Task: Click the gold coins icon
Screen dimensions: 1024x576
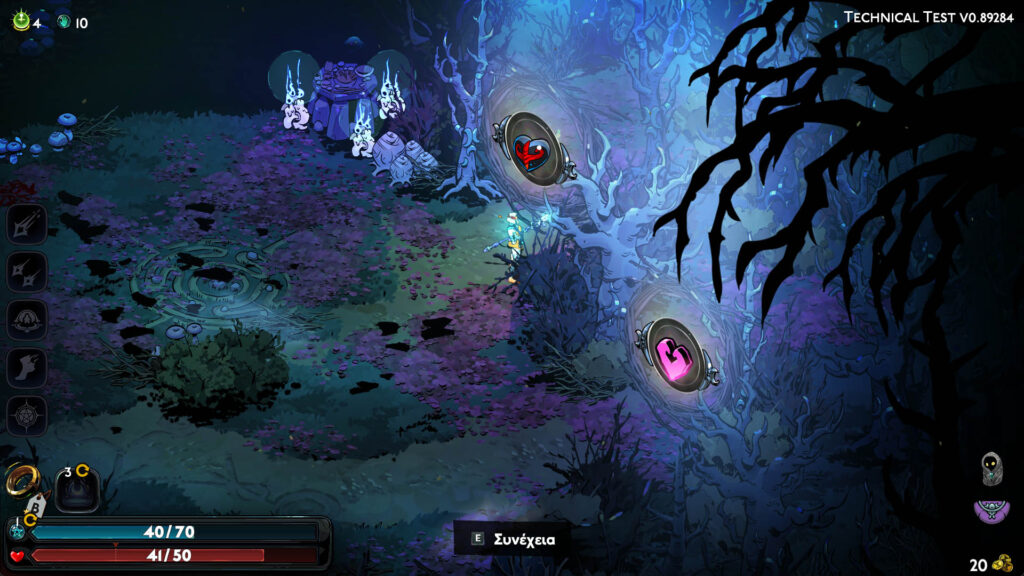Action: pyautogui.click(x=1001, y=563)
